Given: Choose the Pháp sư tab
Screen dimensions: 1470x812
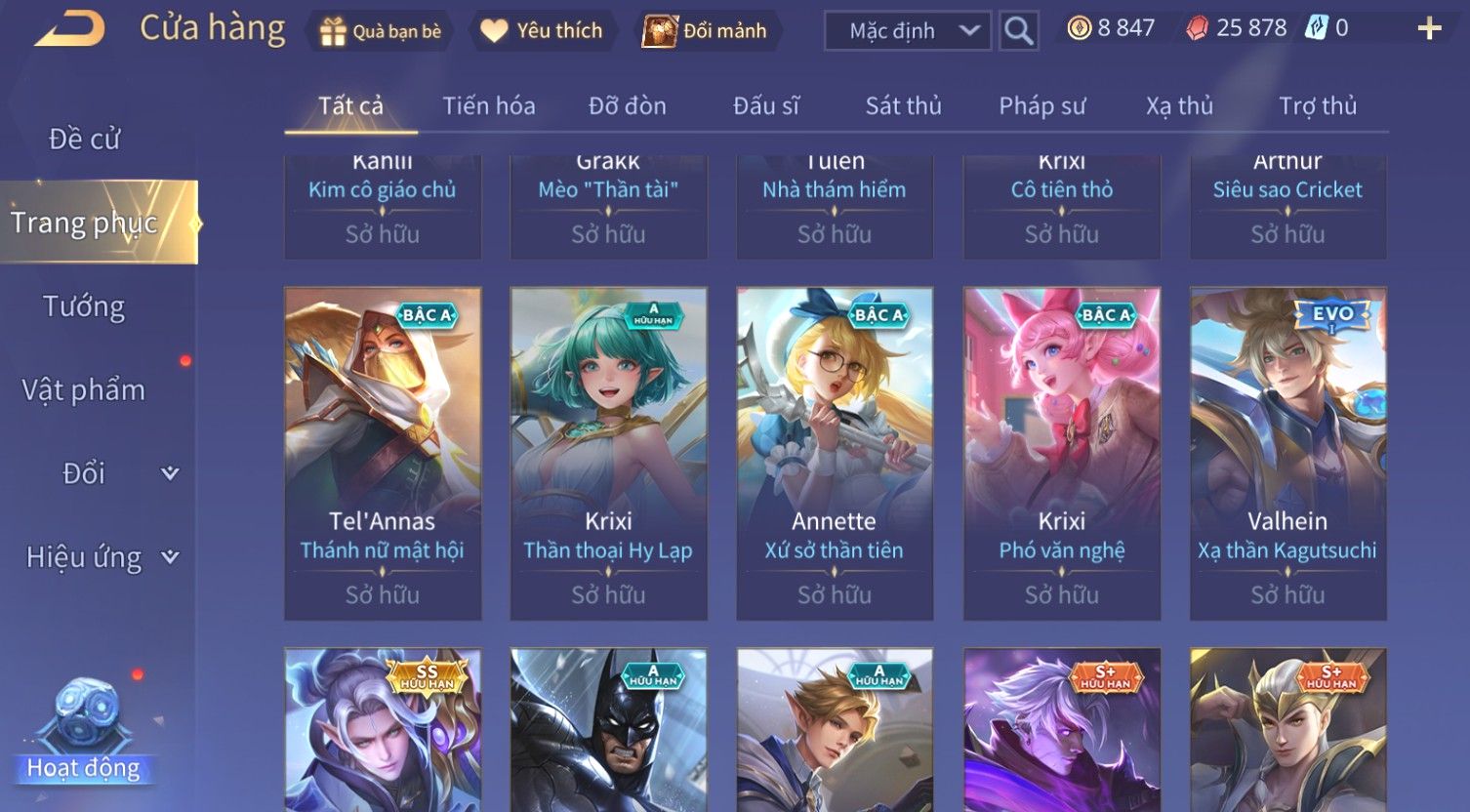Looking at the screenshot, I should [1041, 105].
